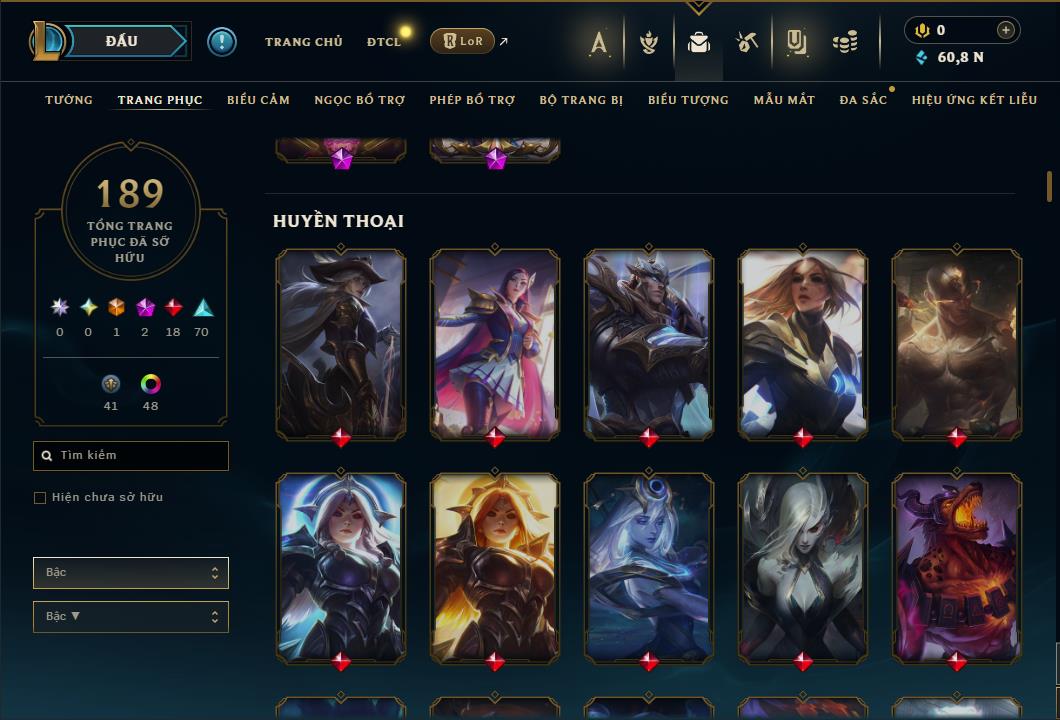
Task: Click the Tìm kiếm search field
Action: [131, 456]
